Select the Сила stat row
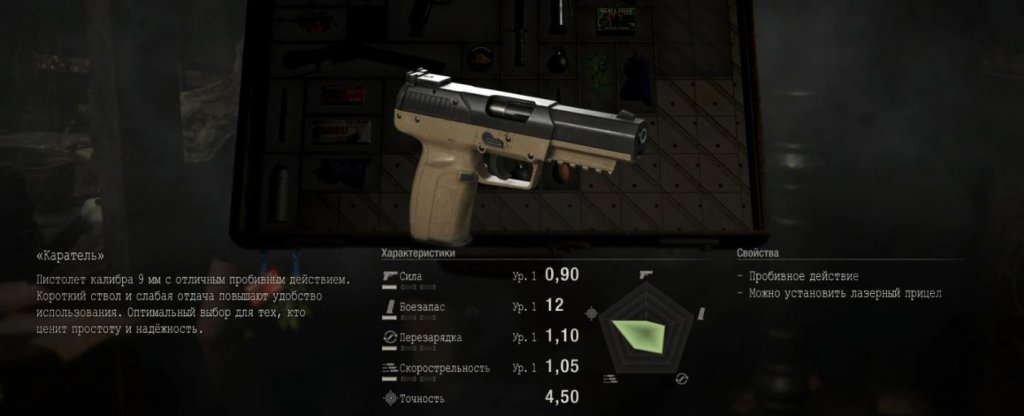This screenshot has width=1024, height=416. coord(480,275)
